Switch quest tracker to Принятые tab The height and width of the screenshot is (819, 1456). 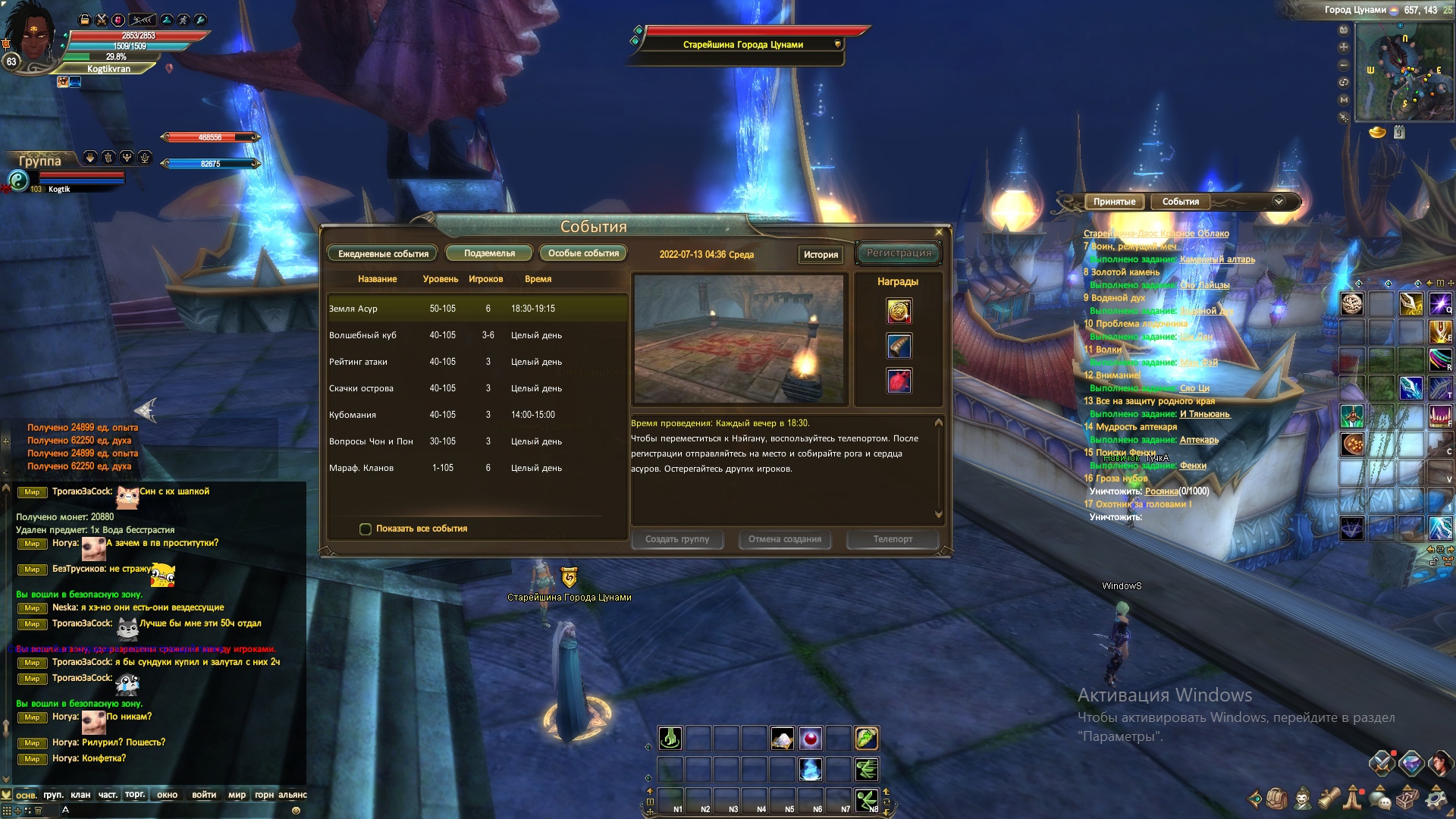[1114, 202]
